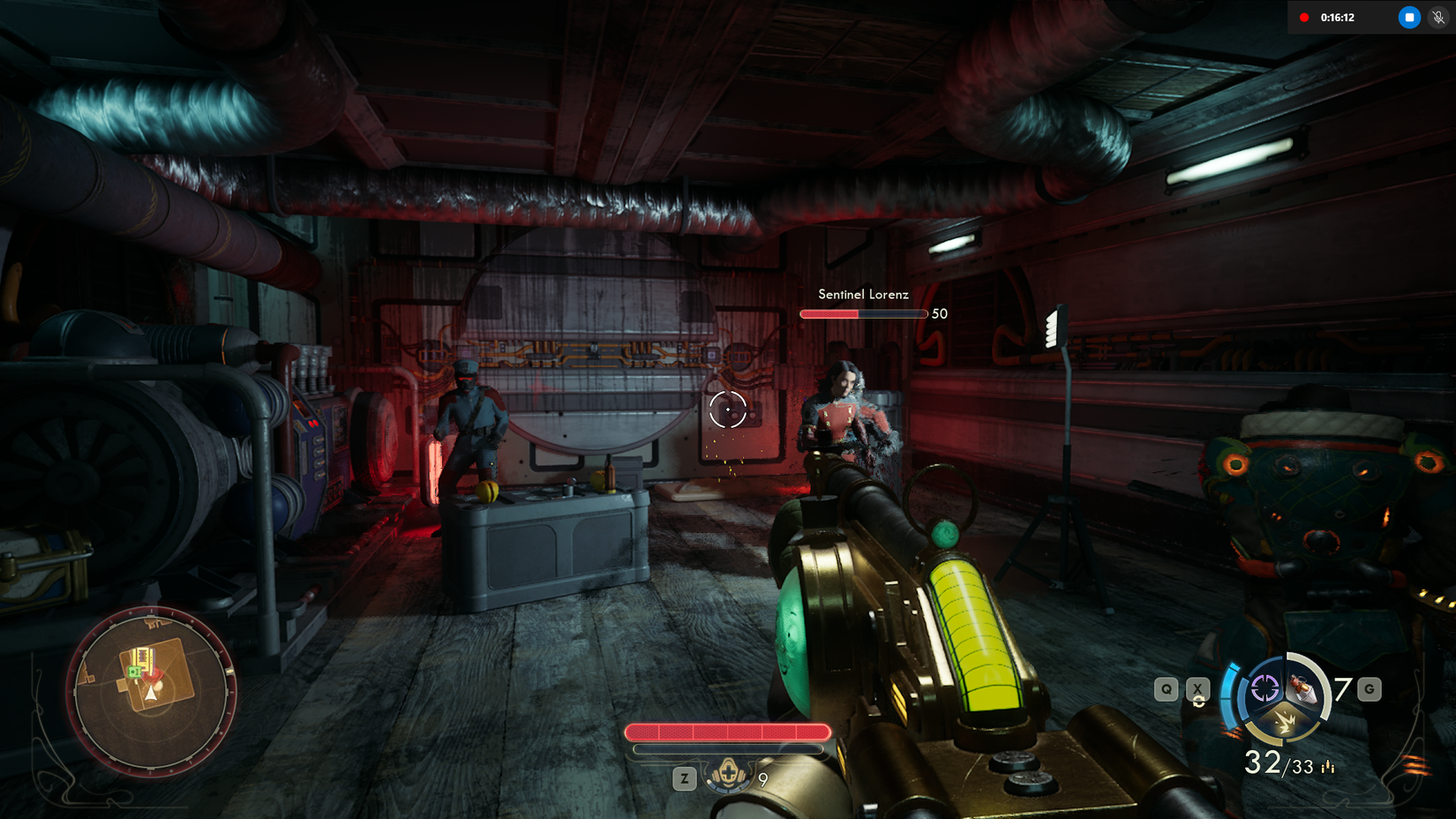Click the red recording dot indicator

click(x=1306, y=15)
